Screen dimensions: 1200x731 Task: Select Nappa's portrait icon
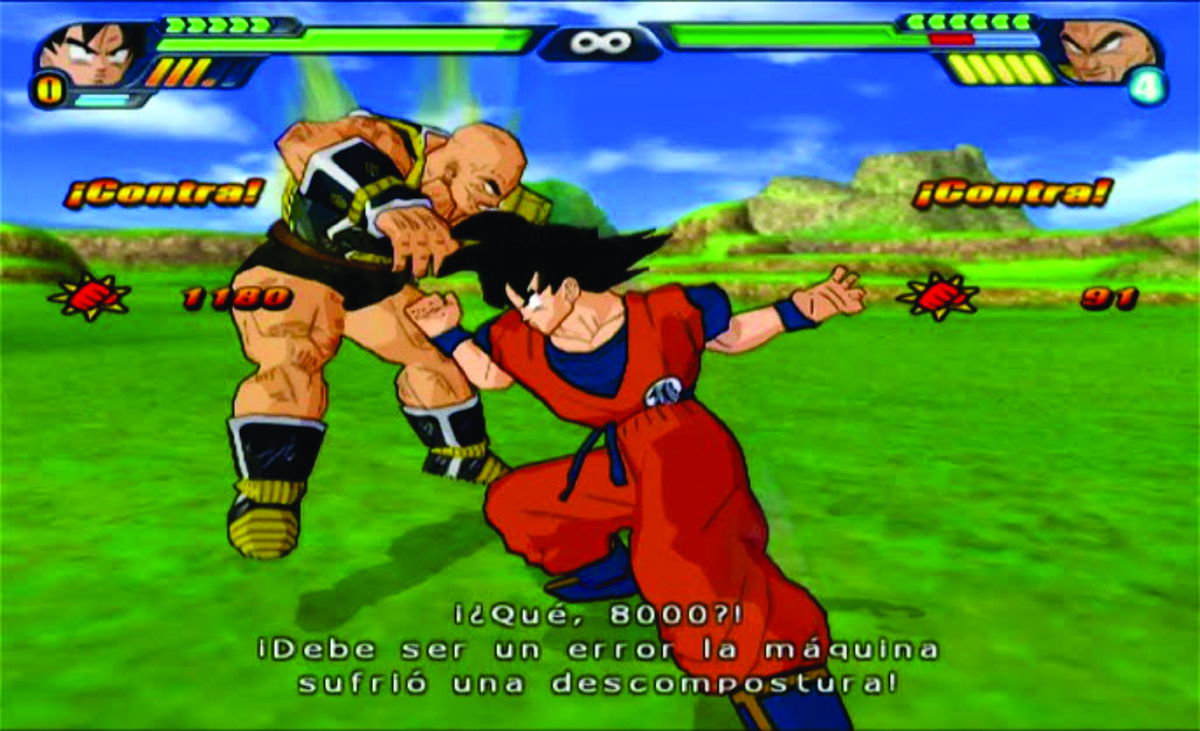point(1106,50)
